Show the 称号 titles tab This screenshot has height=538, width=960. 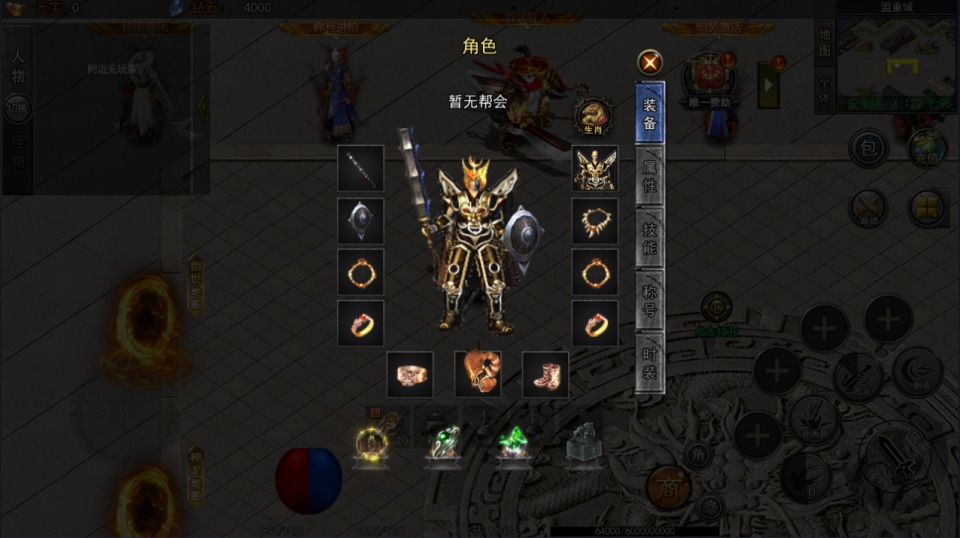pos(650,299)
